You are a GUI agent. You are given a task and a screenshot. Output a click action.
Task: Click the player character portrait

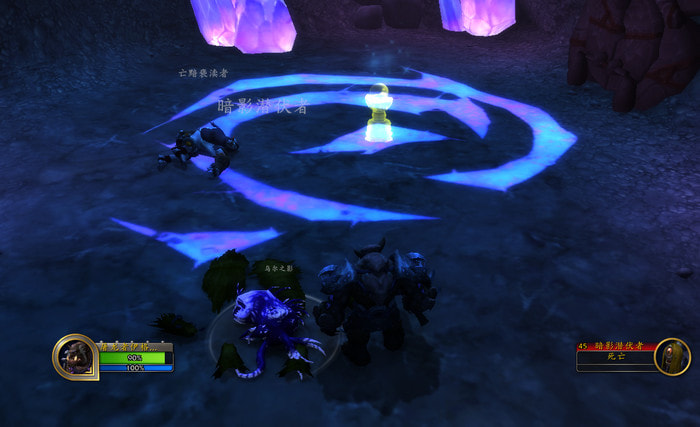pyautogui.click(x=75, y=356)
